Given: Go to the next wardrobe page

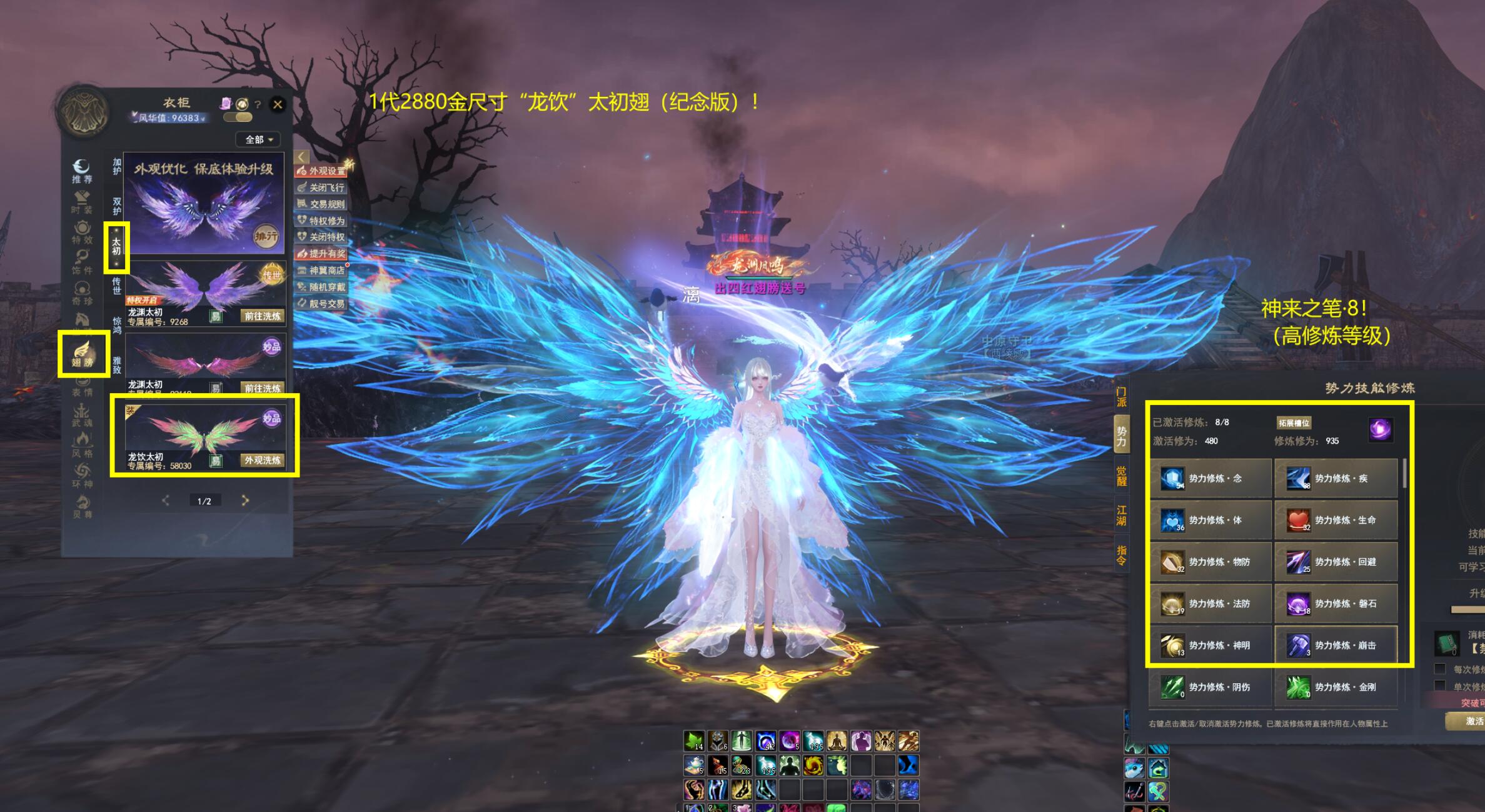Looking at the screenshot, I should click(245, 500).
